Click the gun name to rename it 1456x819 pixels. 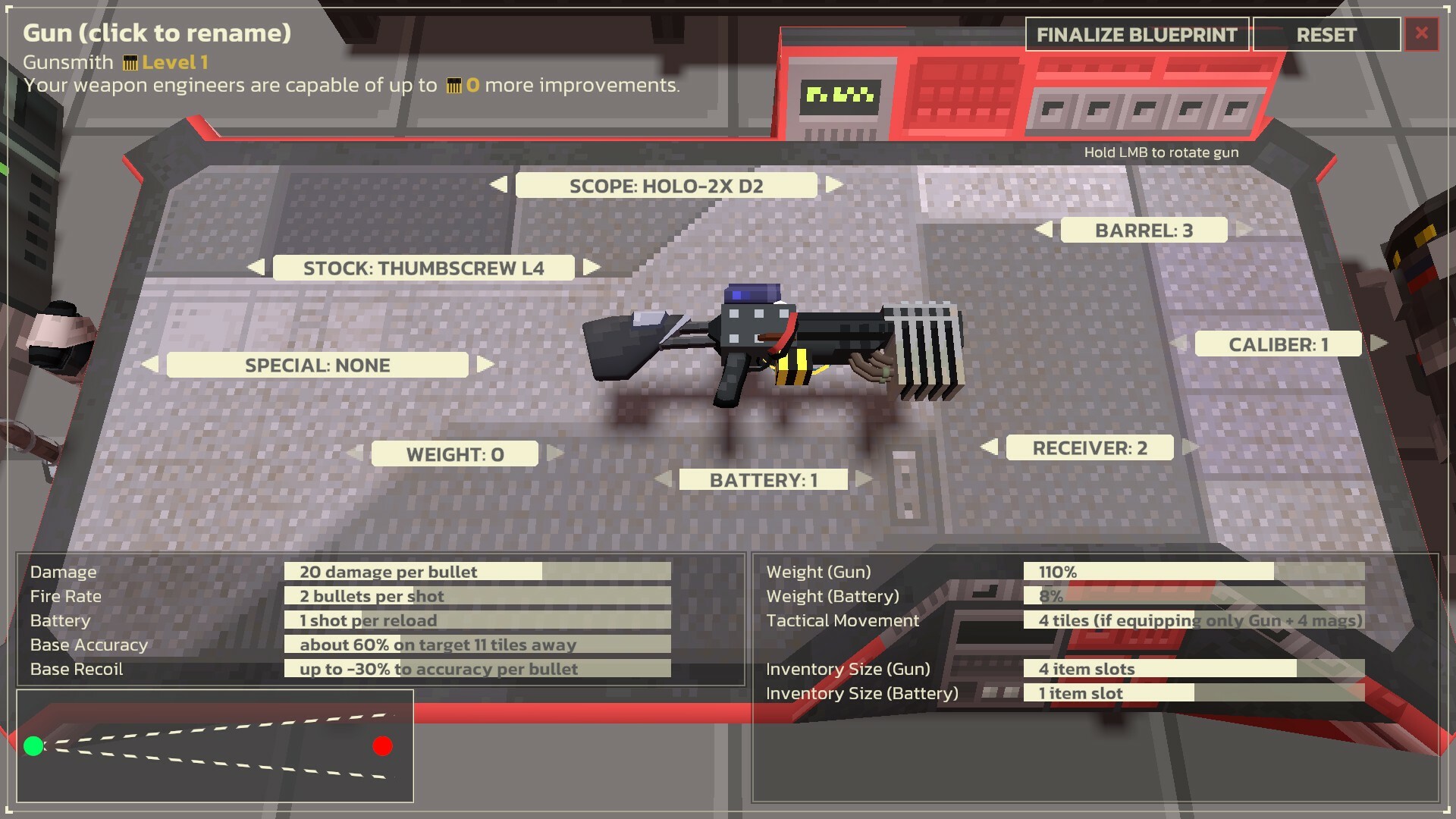pos(157,33)
